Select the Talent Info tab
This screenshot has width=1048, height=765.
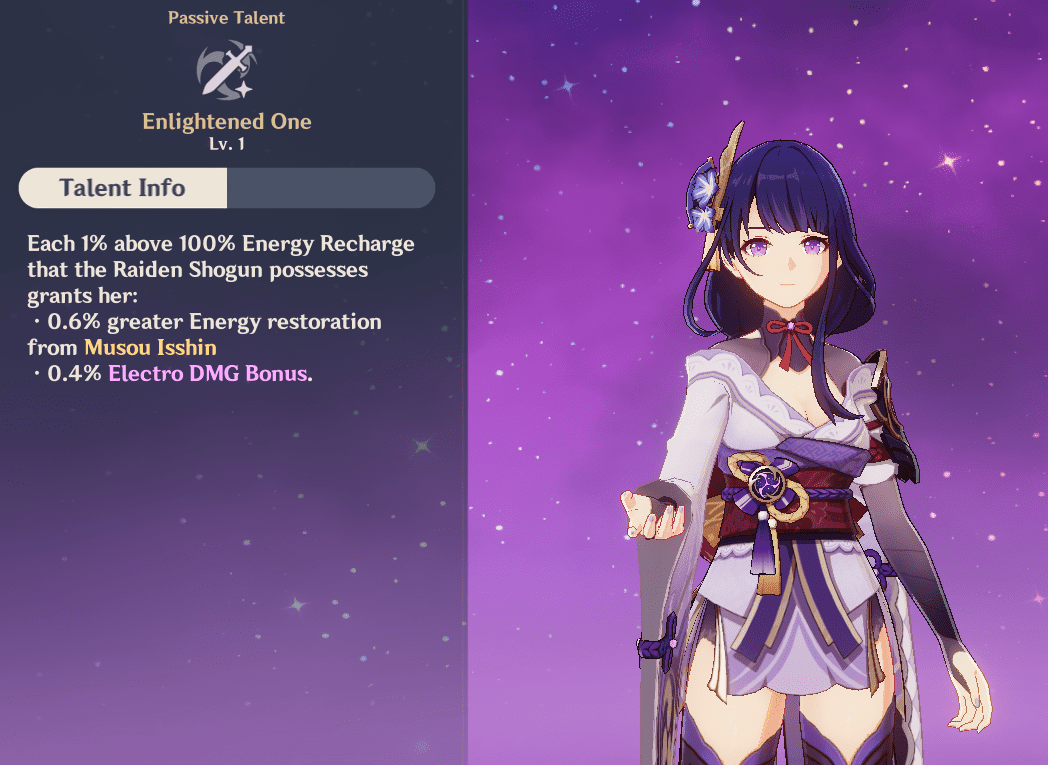(123, 188)
